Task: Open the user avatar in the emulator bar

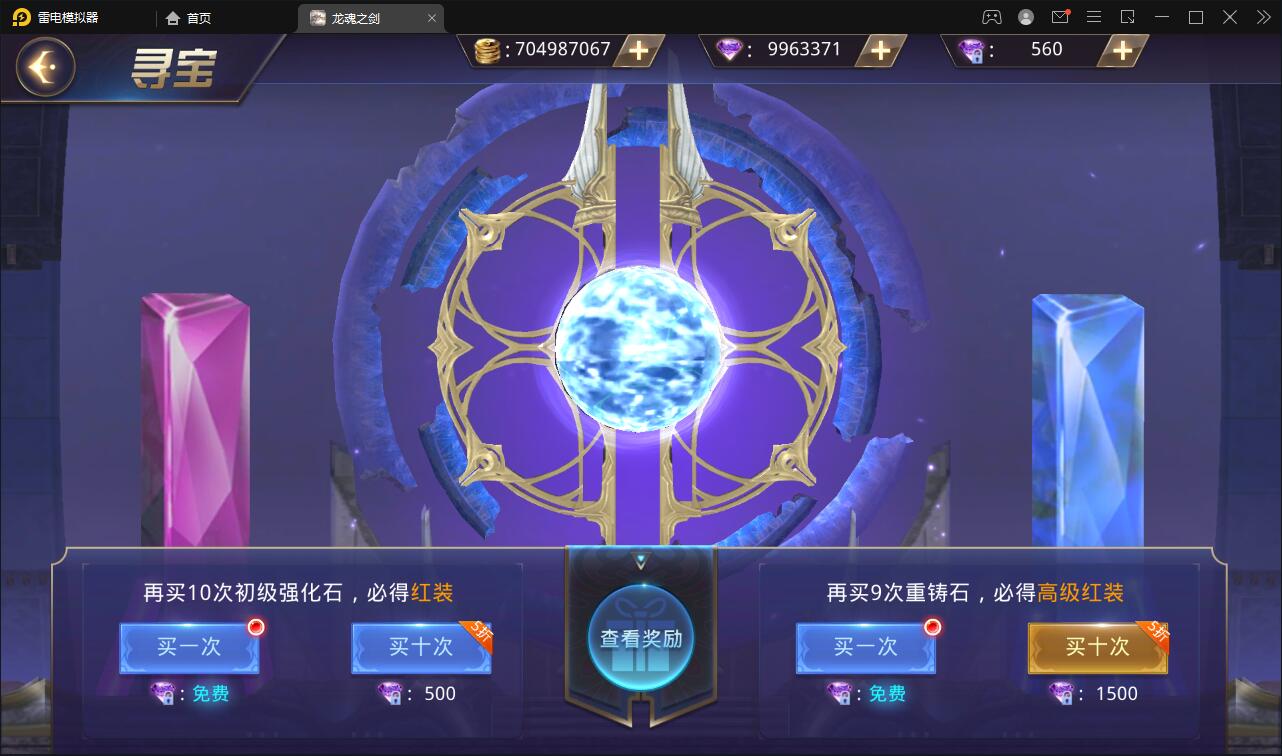Action: [x=1024, y=16]
